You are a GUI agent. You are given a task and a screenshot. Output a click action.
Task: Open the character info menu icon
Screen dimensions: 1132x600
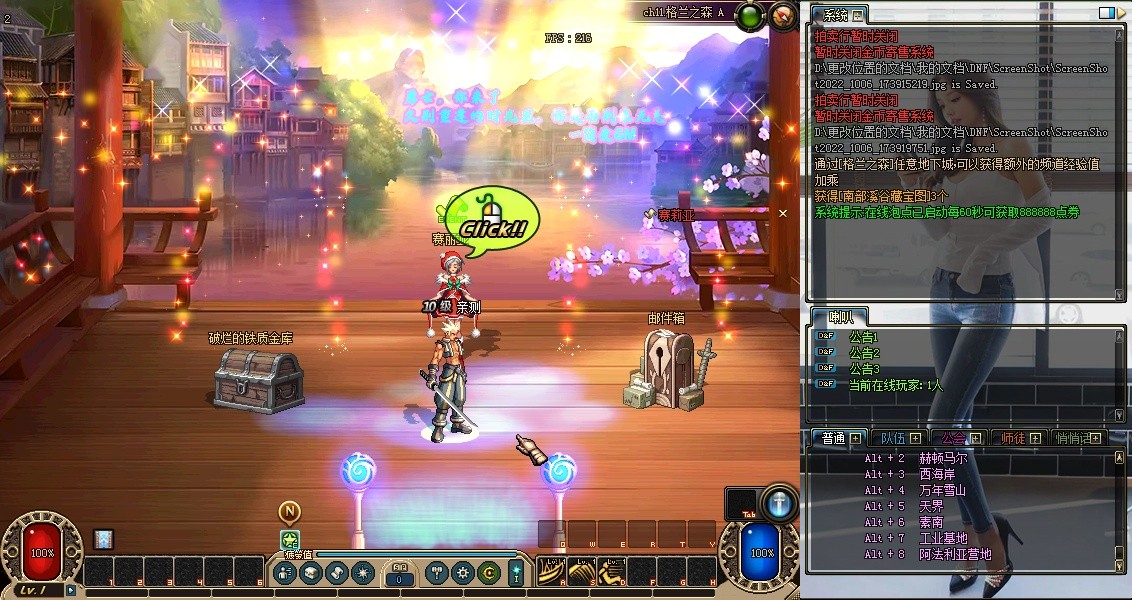pyautogui.click(x=285, y=573)
